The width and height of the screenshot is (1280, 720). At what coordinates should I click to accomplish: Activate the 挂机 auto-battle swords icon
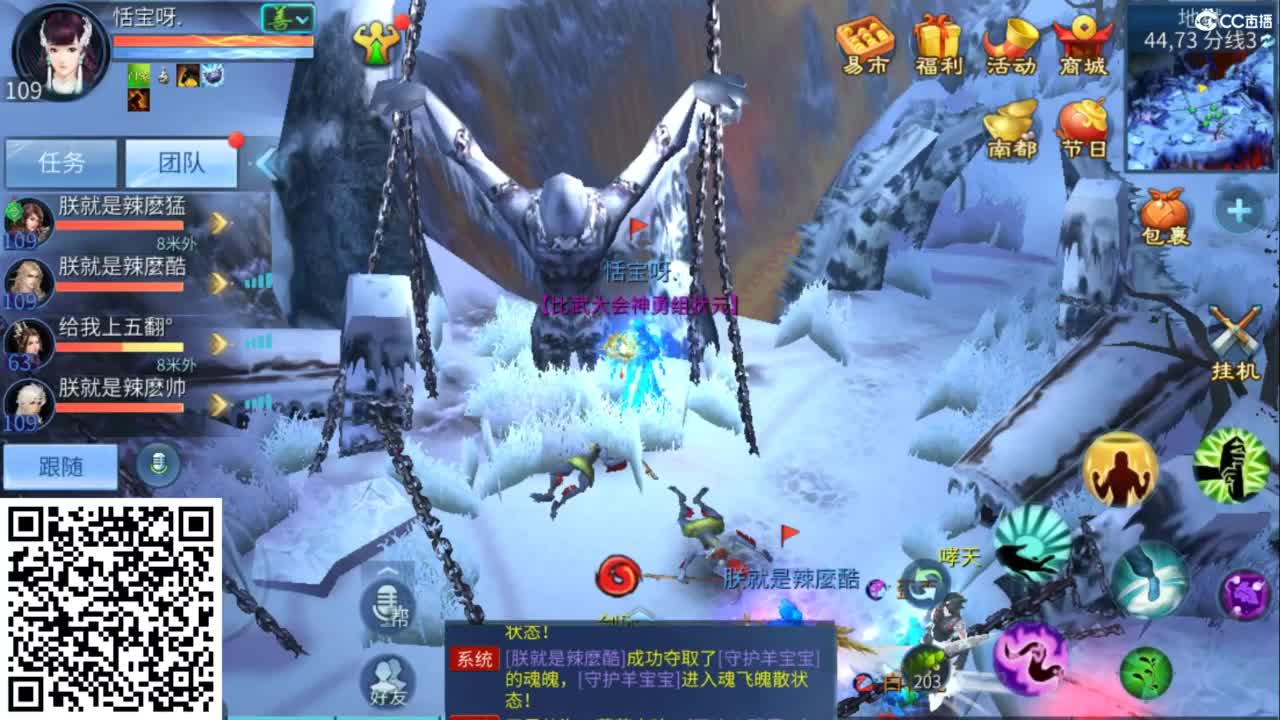[1236, 330]
